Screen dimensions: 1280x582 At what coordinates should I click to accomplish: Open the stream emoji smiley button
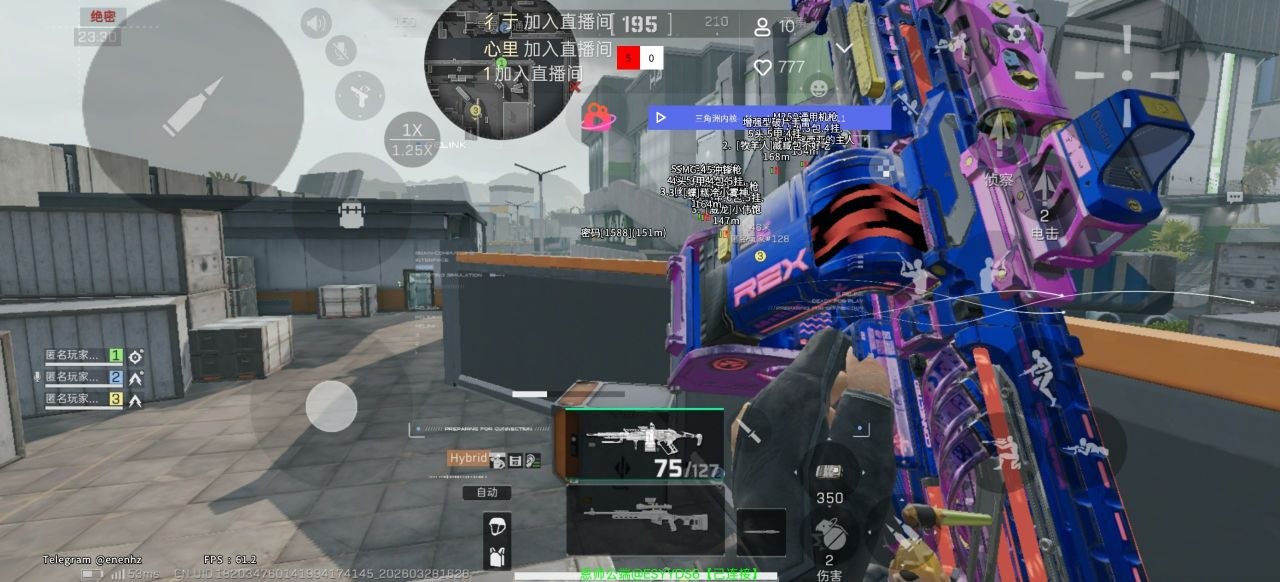coord(819,88)
